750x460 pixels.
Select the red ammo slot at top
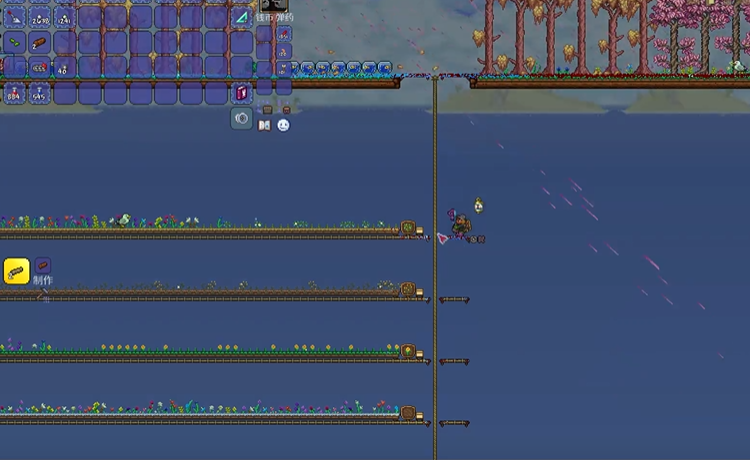[x=284, y=32]
